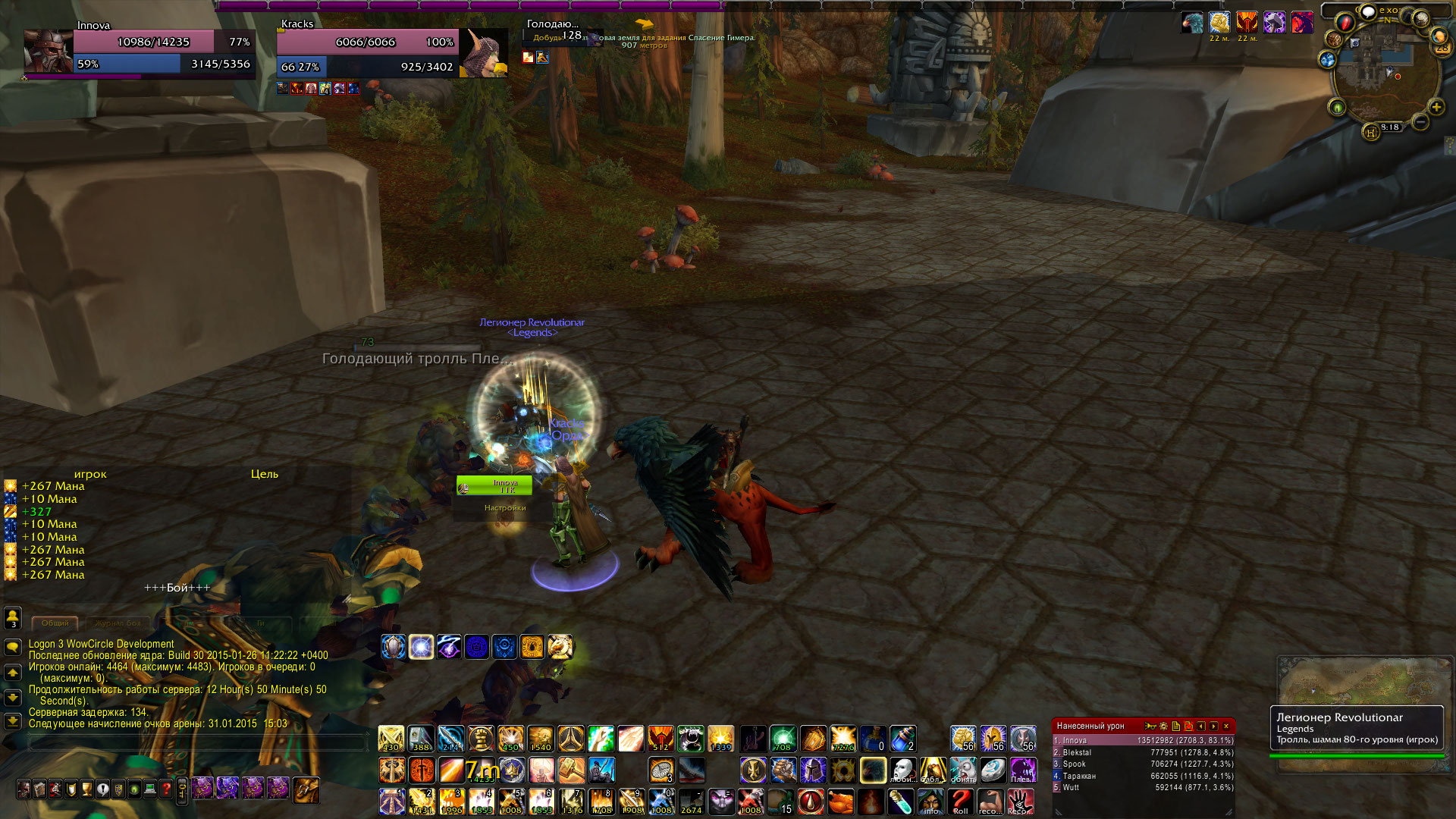
Task: Close the damage meter window
Action: [x=1226, y=726]
